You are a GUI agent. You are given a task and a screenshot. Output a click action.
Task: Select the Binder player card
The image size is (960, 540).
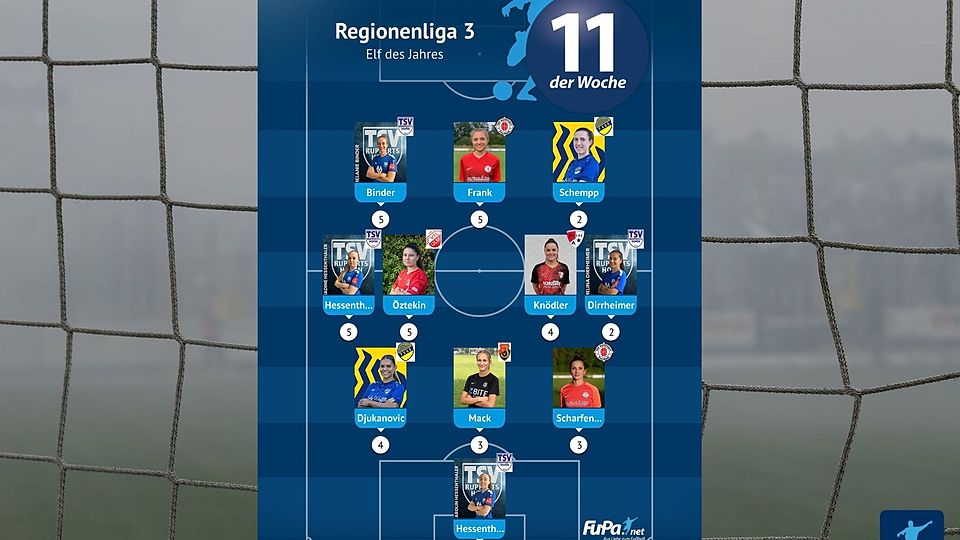pyautogui.click(x=381, y=158)
